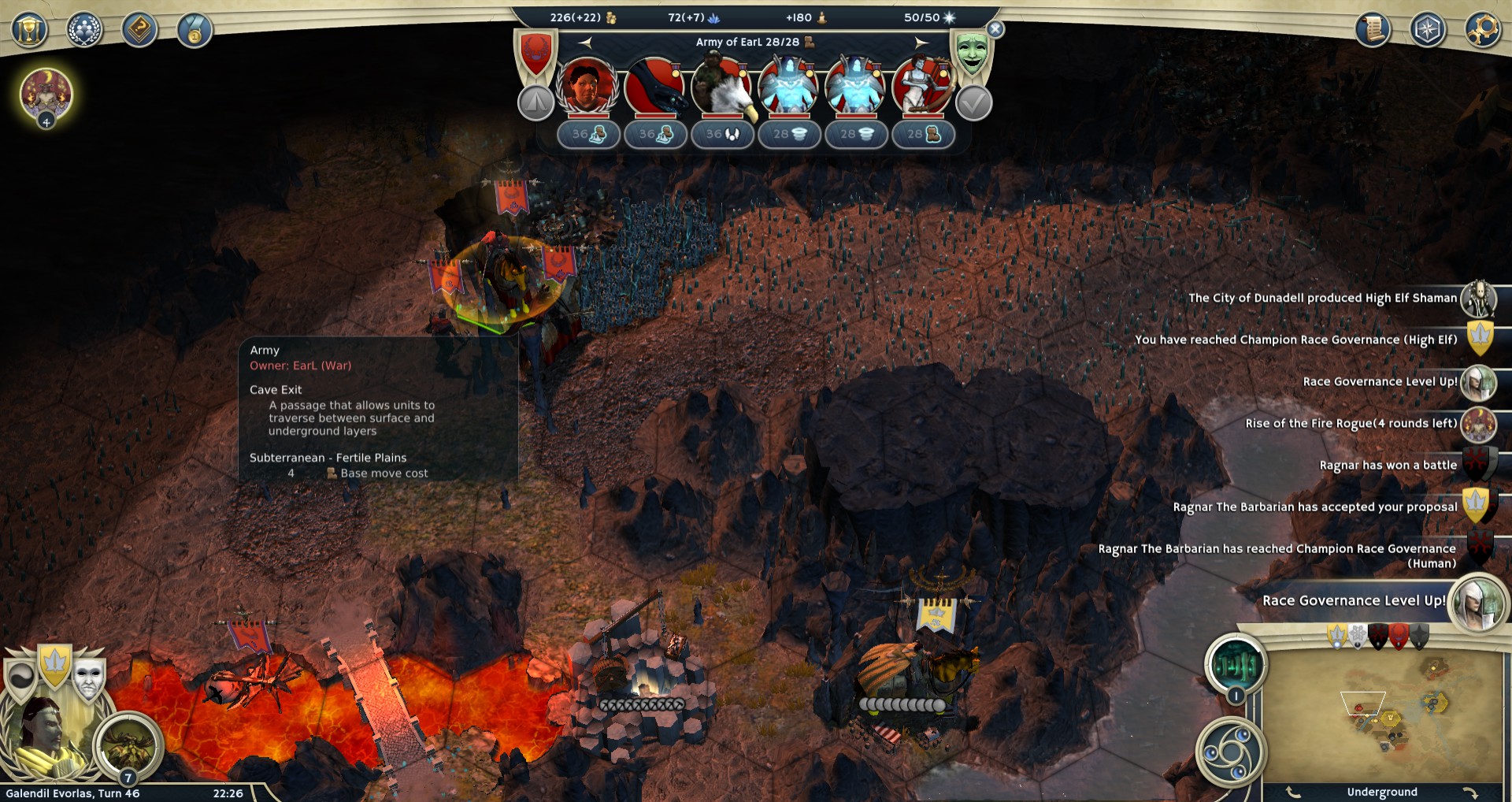The image size is (1512, 802).
Task: Open the trophy icon menu
Action: pos(29,31)
